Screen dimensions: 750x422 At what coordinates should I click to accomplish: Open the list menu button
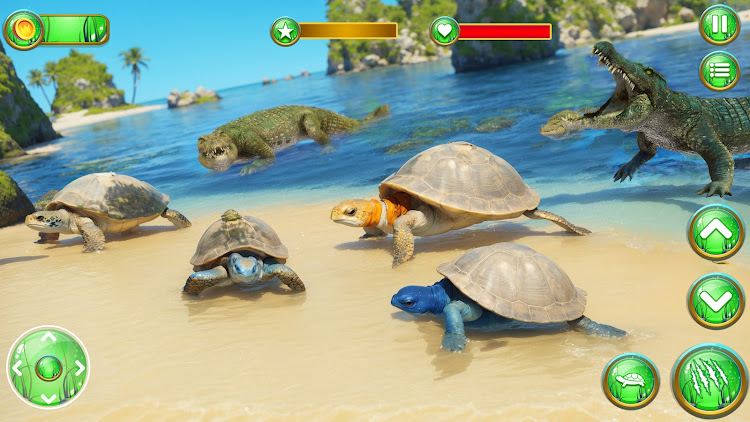[719, 71]
